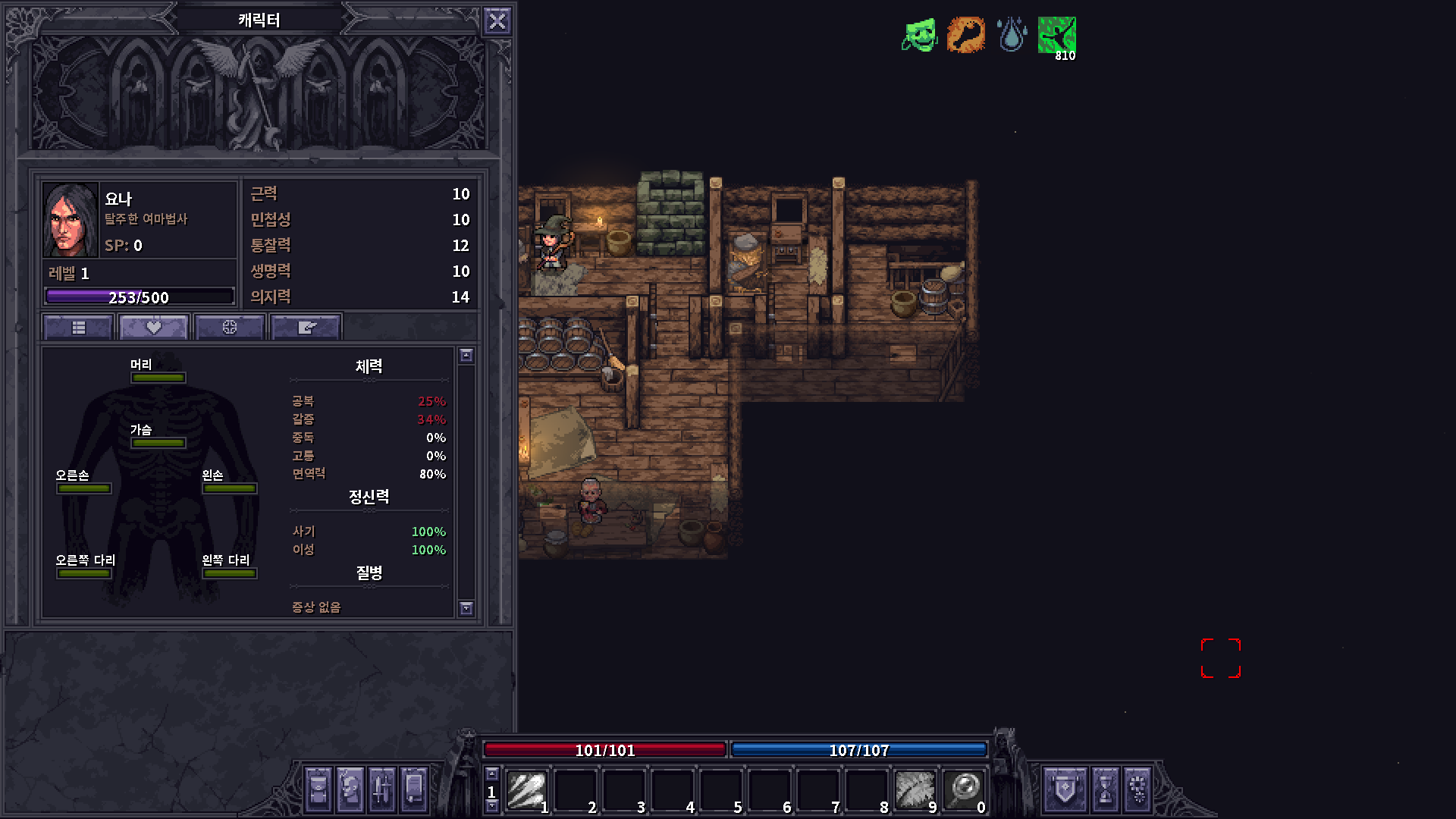Image resolution: width=1456 pixels, height=819 pixels.
Task: Select the character portrait icon near the hotbar
Action: (349, 789)
